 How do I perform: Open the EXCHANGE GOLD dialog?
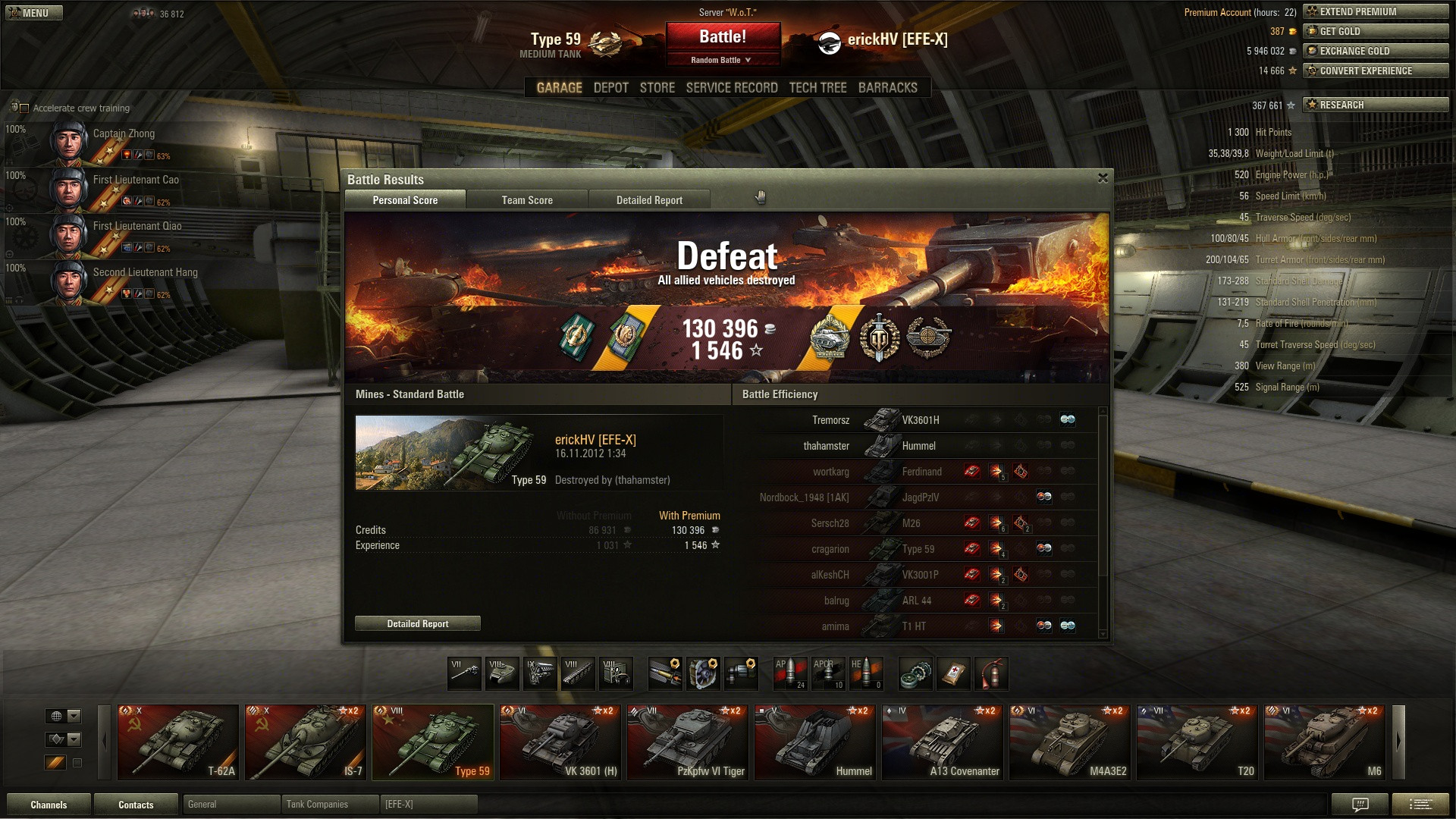point(1376,51)
